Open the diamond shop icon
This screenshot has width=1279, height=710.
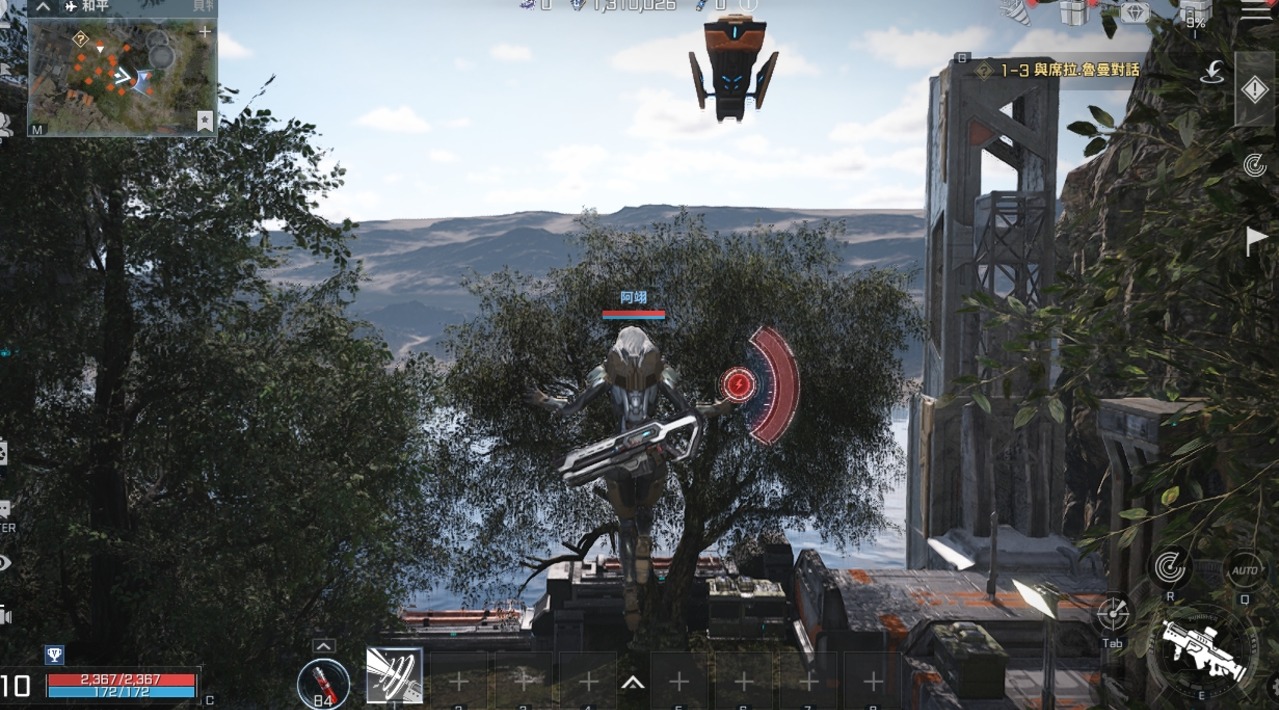click(1134, 12)
